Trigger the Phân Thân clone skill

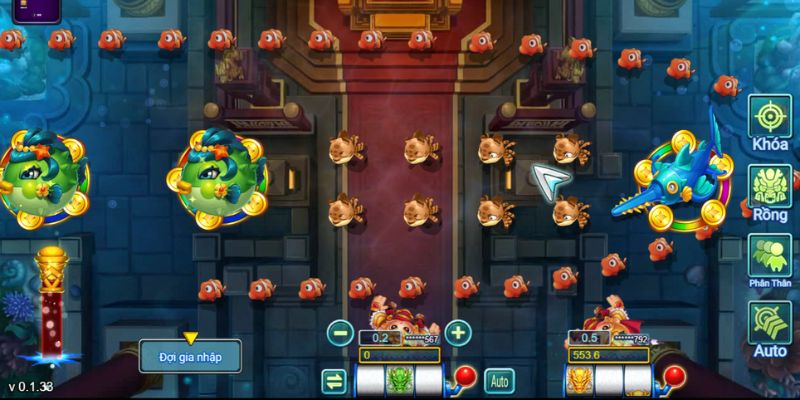(x=770, y=259)
